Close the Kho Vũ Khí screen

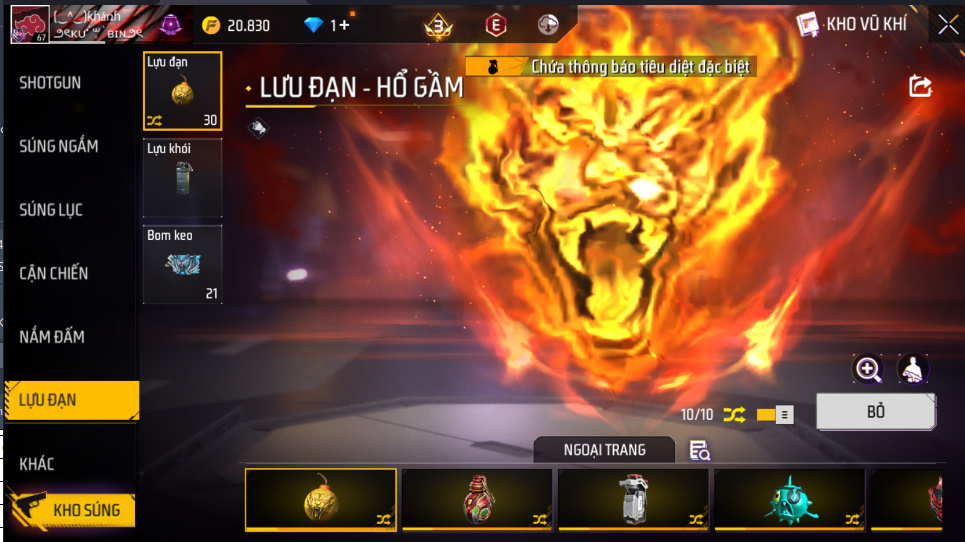[947, 25]
